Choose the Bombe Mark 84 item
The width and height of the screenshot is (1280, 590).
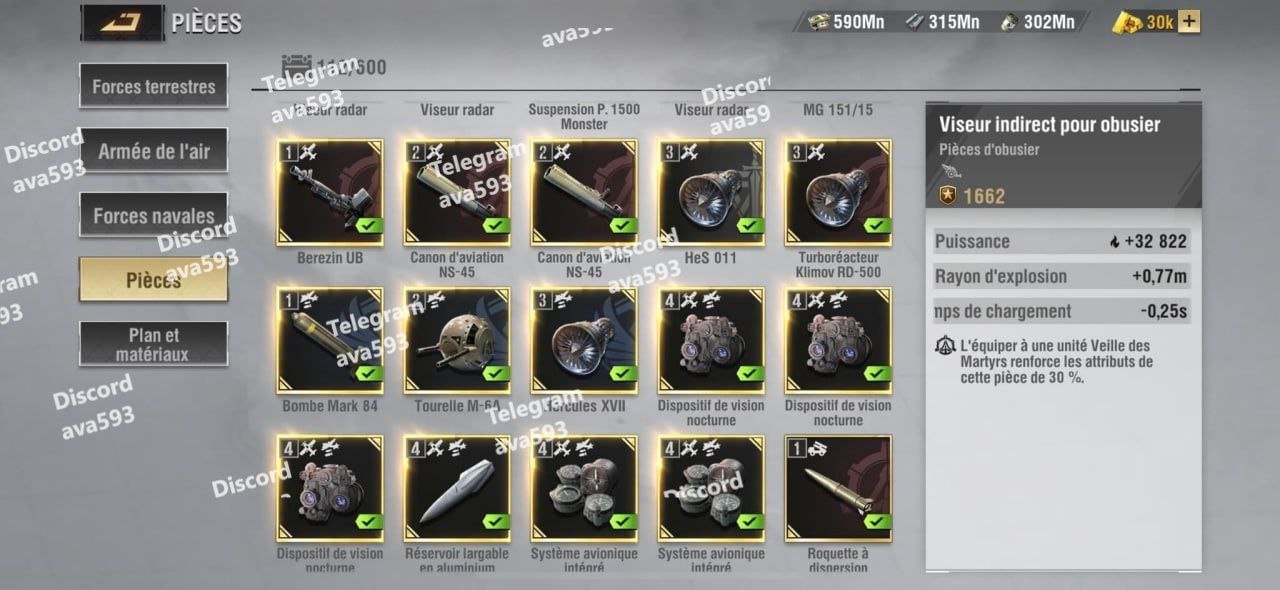coord(330,341)
